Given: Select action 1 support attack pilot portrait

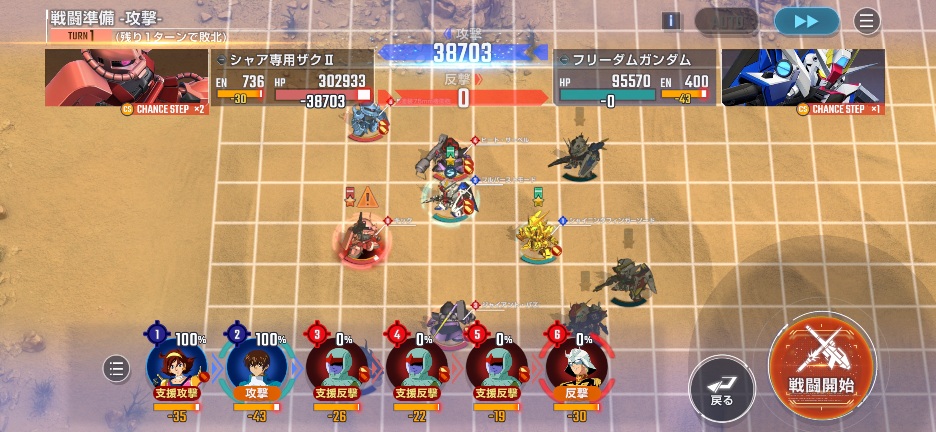Looking at the screenshot, I should [x=177, y=364].
